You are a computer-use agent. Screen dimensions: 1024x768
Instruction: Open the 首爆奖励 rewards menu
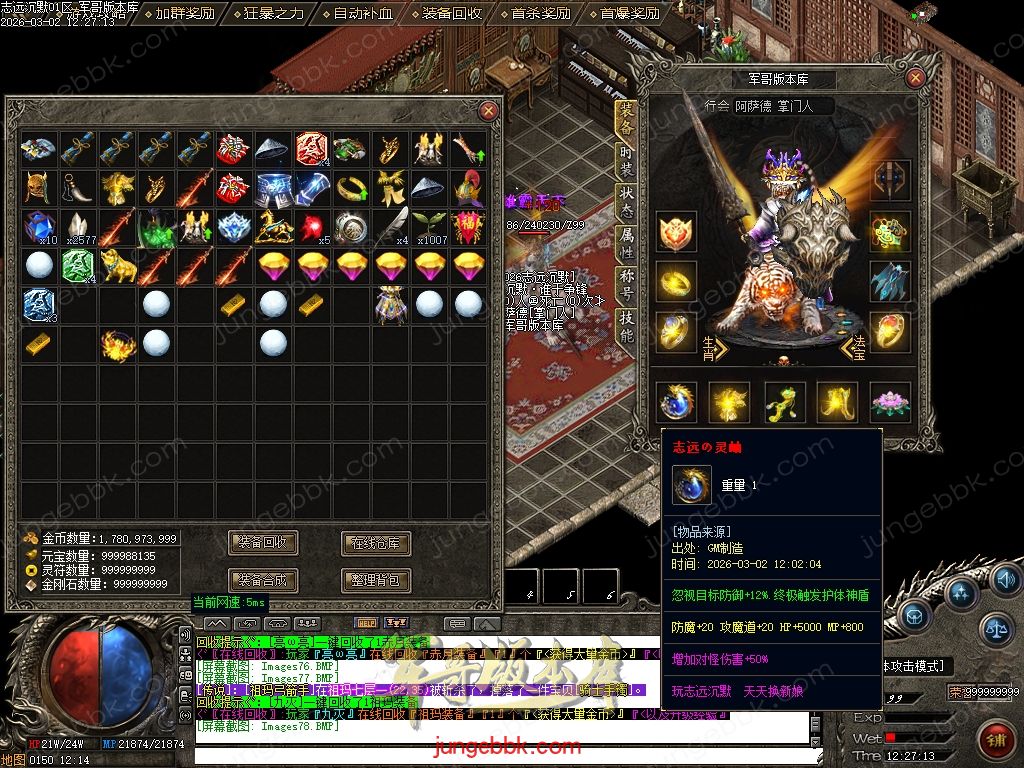point(629,14)
